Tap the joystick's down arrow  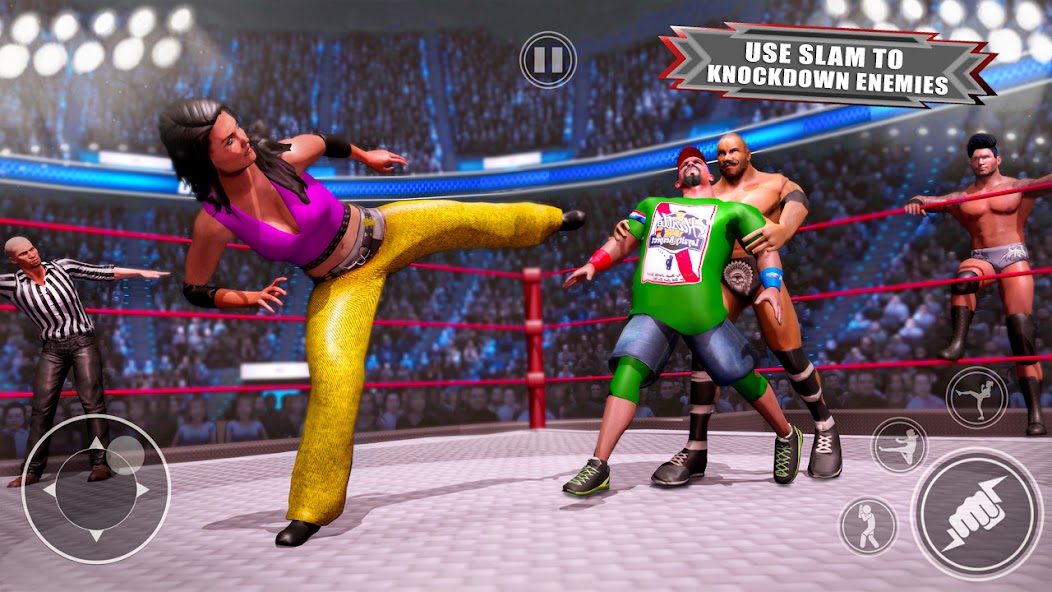[x=96, y=535]
